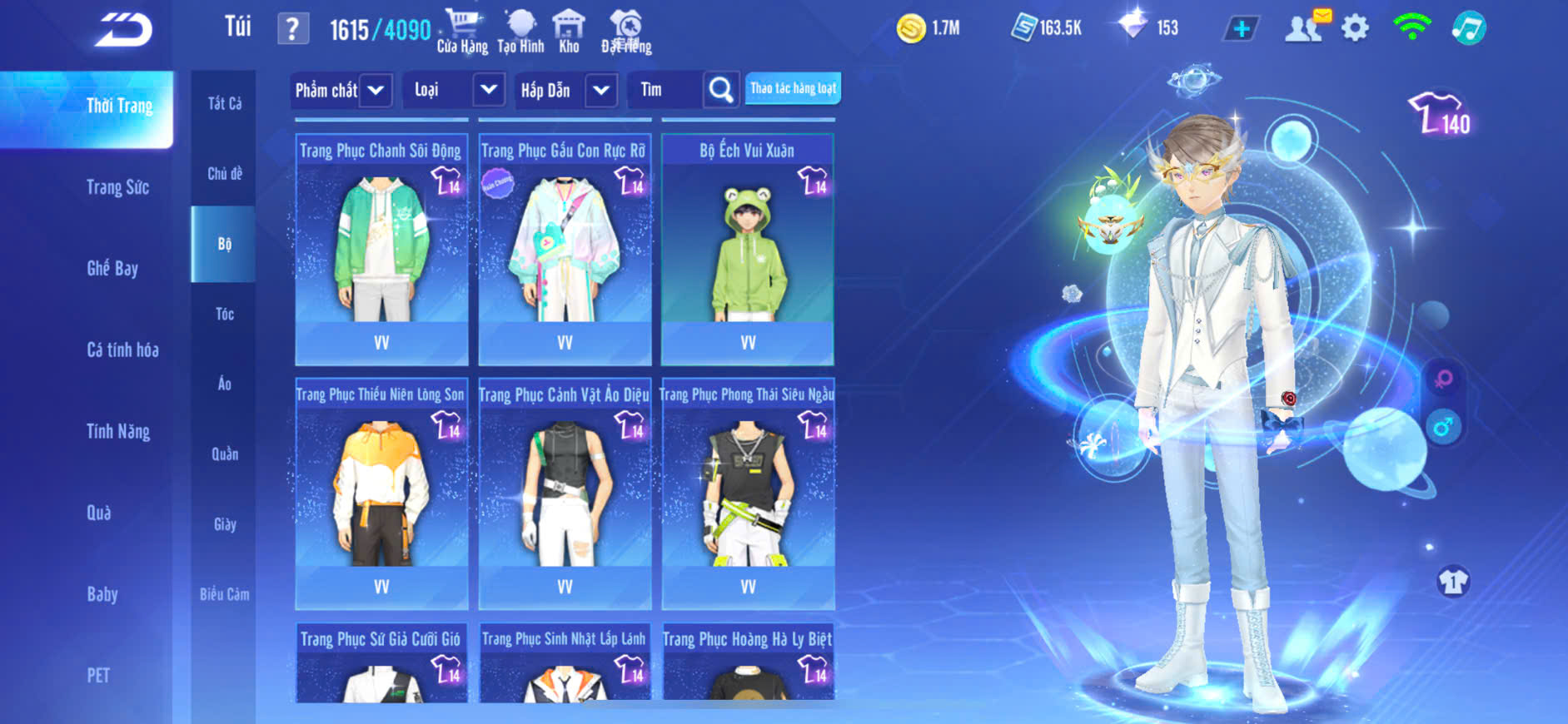
Task: Show the Tóc subcategory
Action: click(224, 315)
